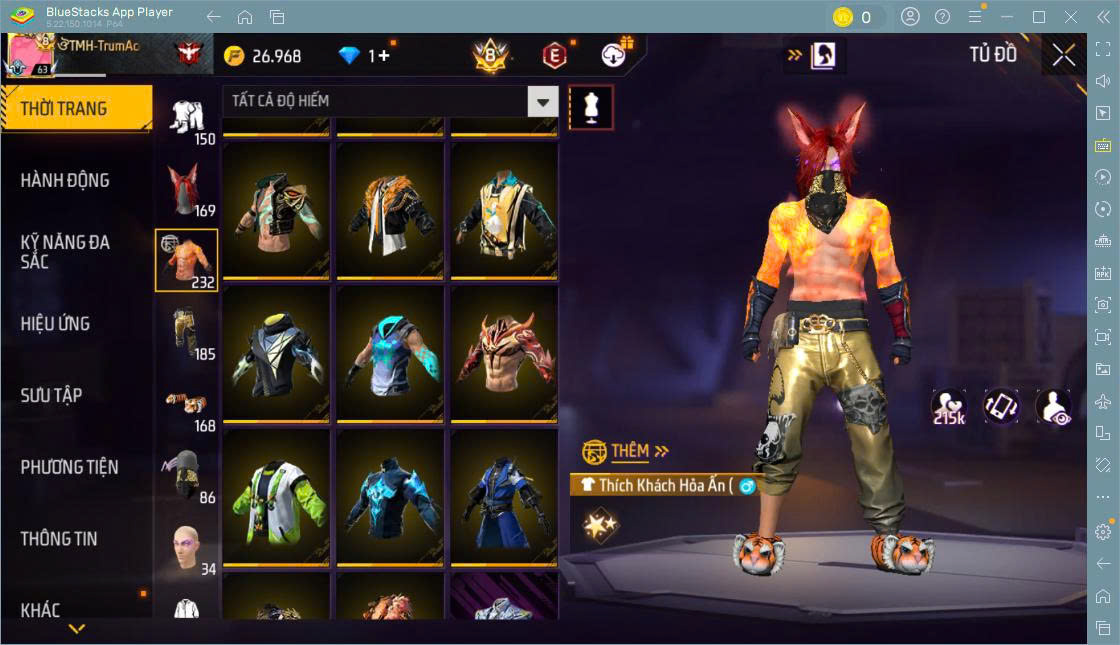The width and height of the screenshot is (1120, 645).
Task: Expand the Tất Cả Độ Hiếm rarity dropdown
Action: click(542, 101)
